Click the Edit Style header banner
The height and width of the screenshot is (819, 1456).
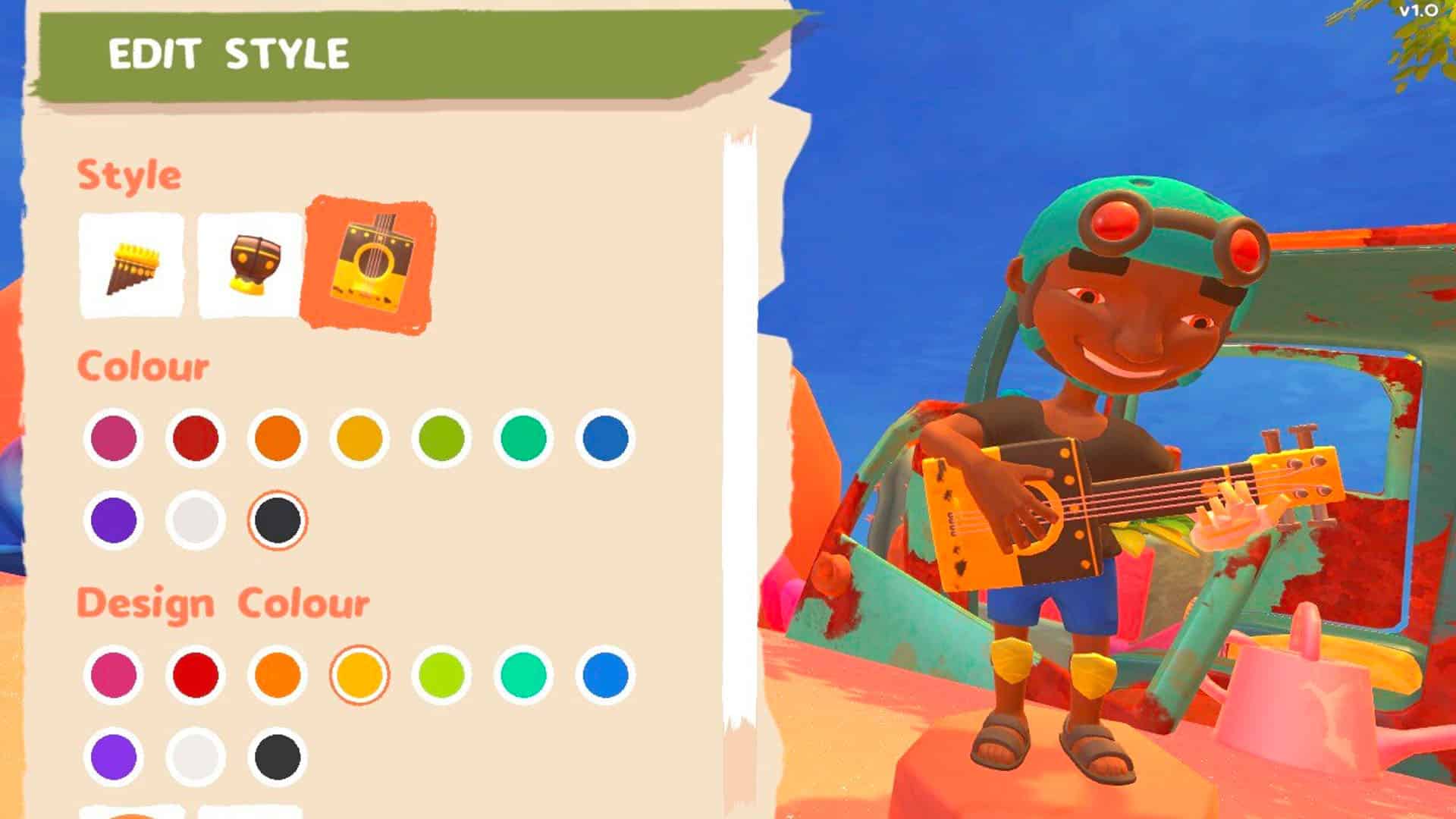(227, 53)
